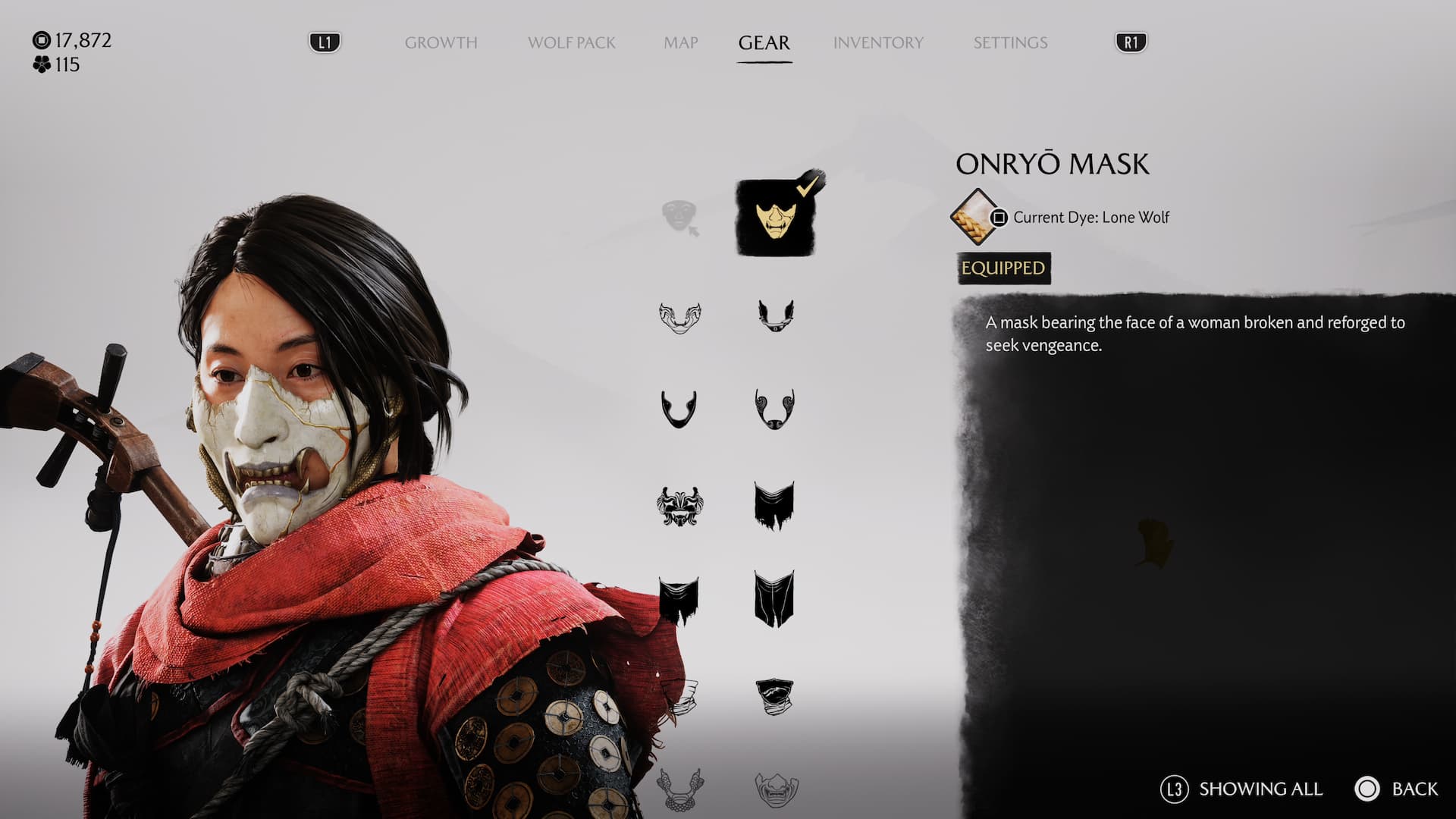Equip the black bandana with white pattern
This screenshot has width=1456, height=819.
[774, 696]
